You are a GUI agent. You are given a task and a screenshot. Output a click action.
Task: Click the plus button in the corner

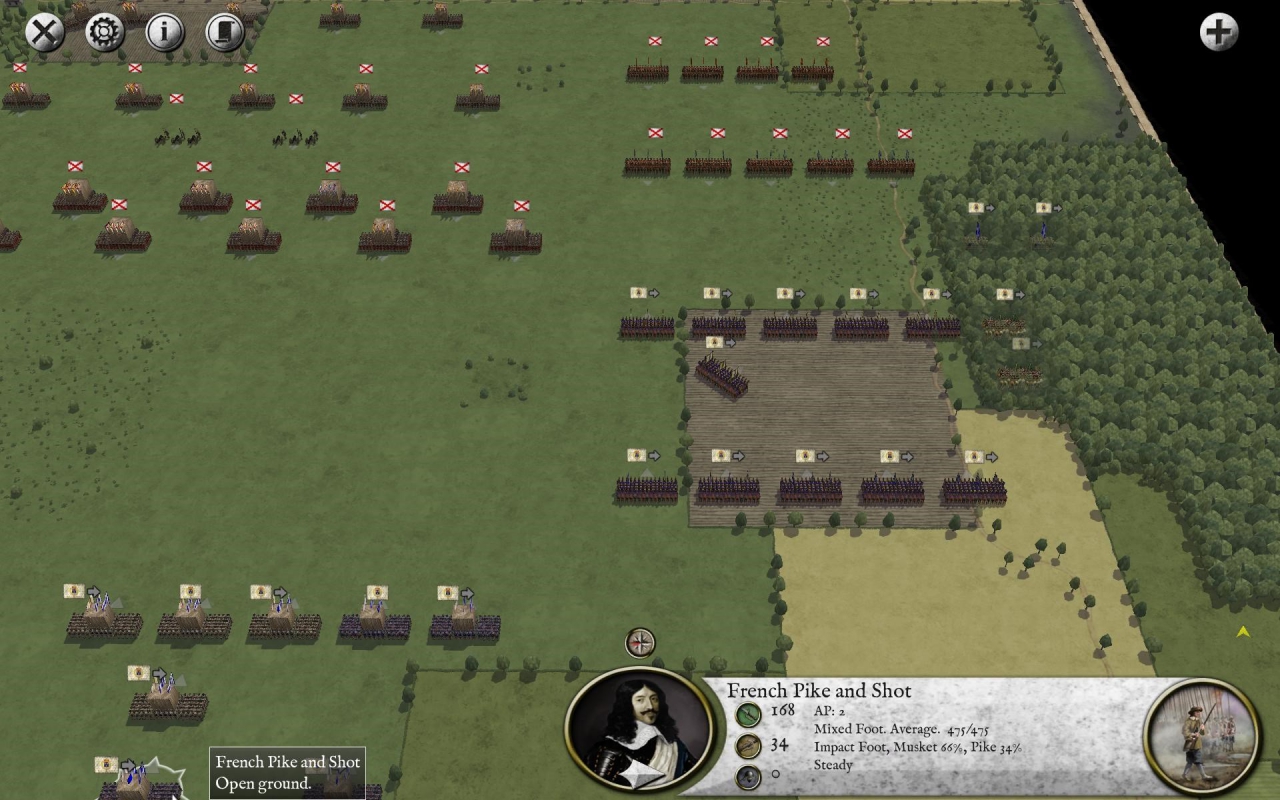(x=1218, y=32)
